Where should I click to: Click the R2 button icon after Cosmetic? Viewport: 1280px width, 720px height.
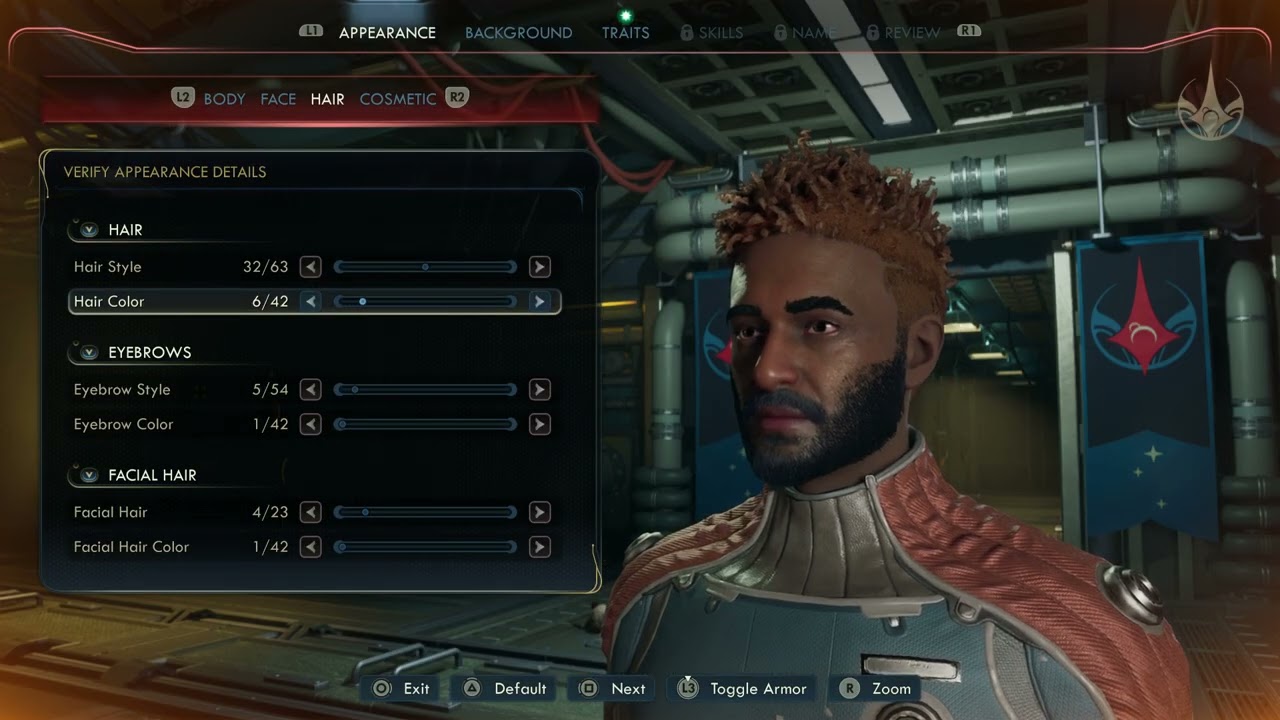tap(456, 98)
